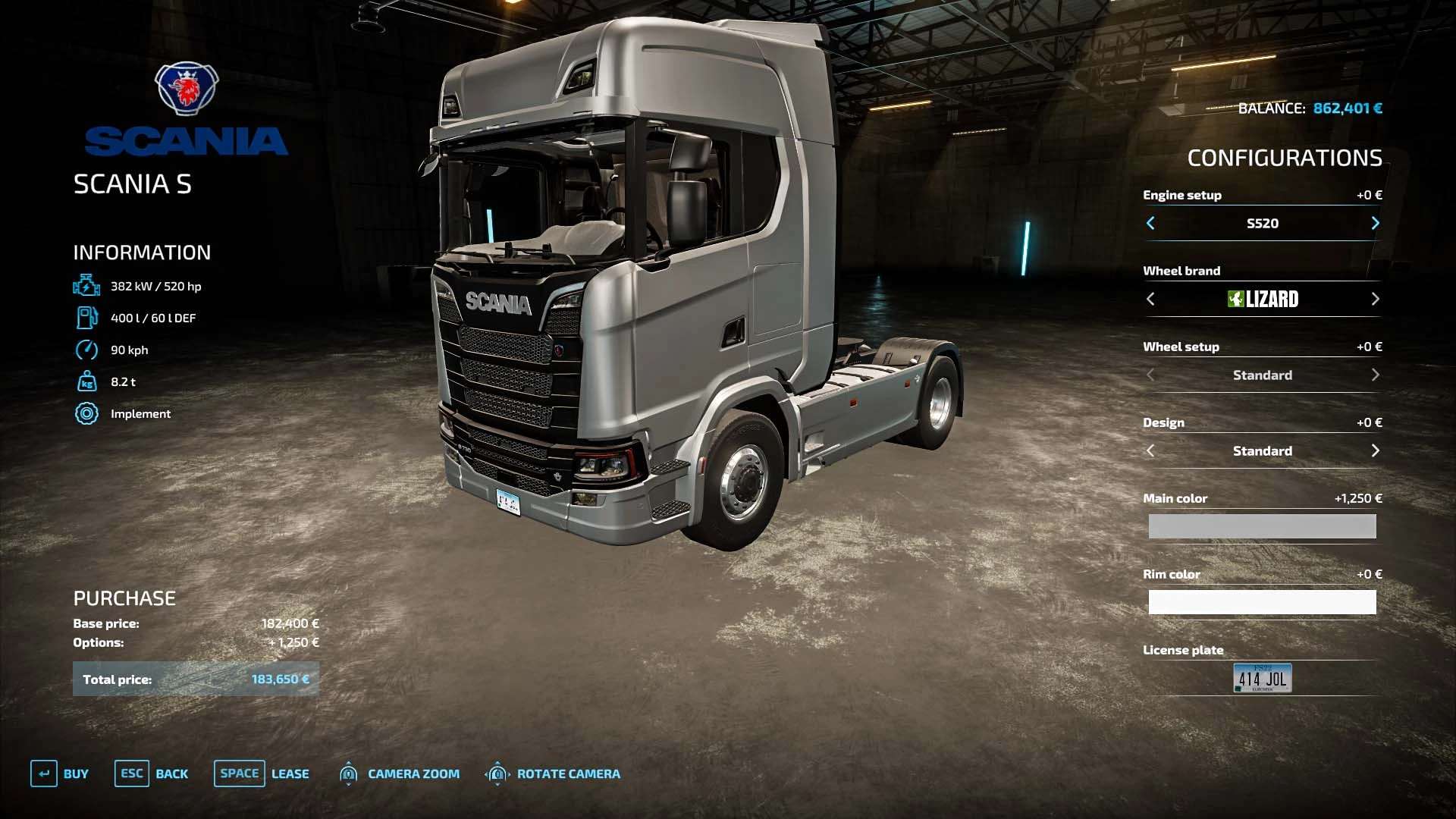Image resolution: width=1456 pixels, height=819 pixels.
Task: Select previous engine setup option
Action: [1150, 223]
